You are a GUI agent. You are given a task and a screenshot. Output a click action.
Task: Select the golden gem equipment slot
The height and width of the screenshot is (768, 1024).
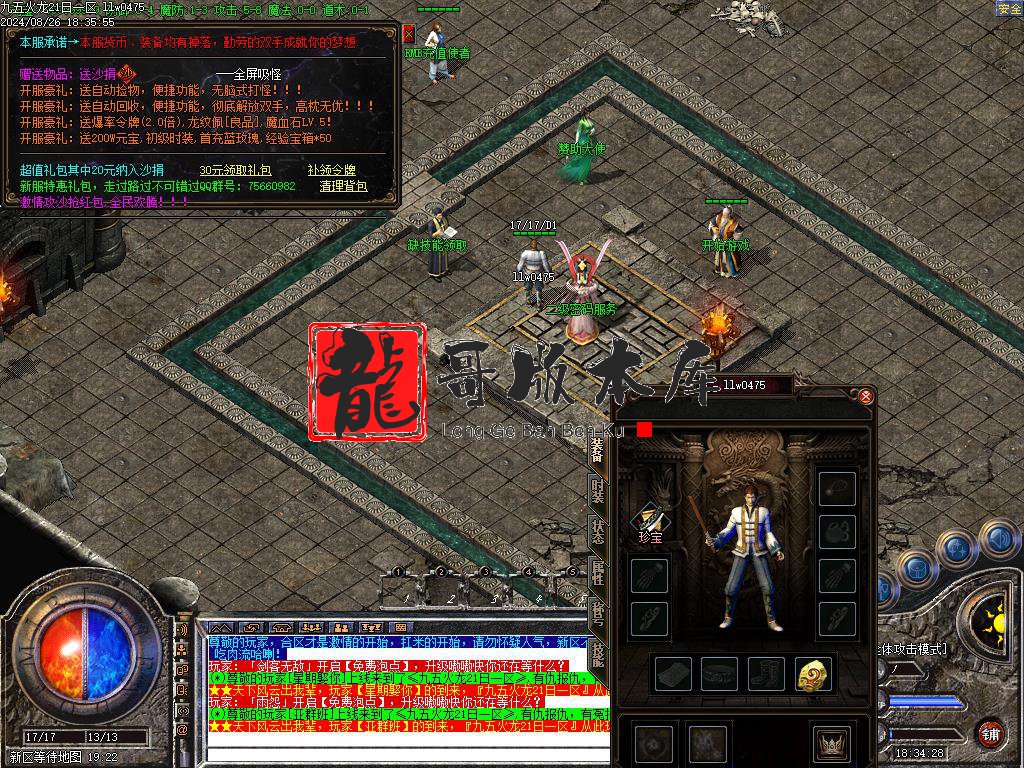tap(813, 675)
